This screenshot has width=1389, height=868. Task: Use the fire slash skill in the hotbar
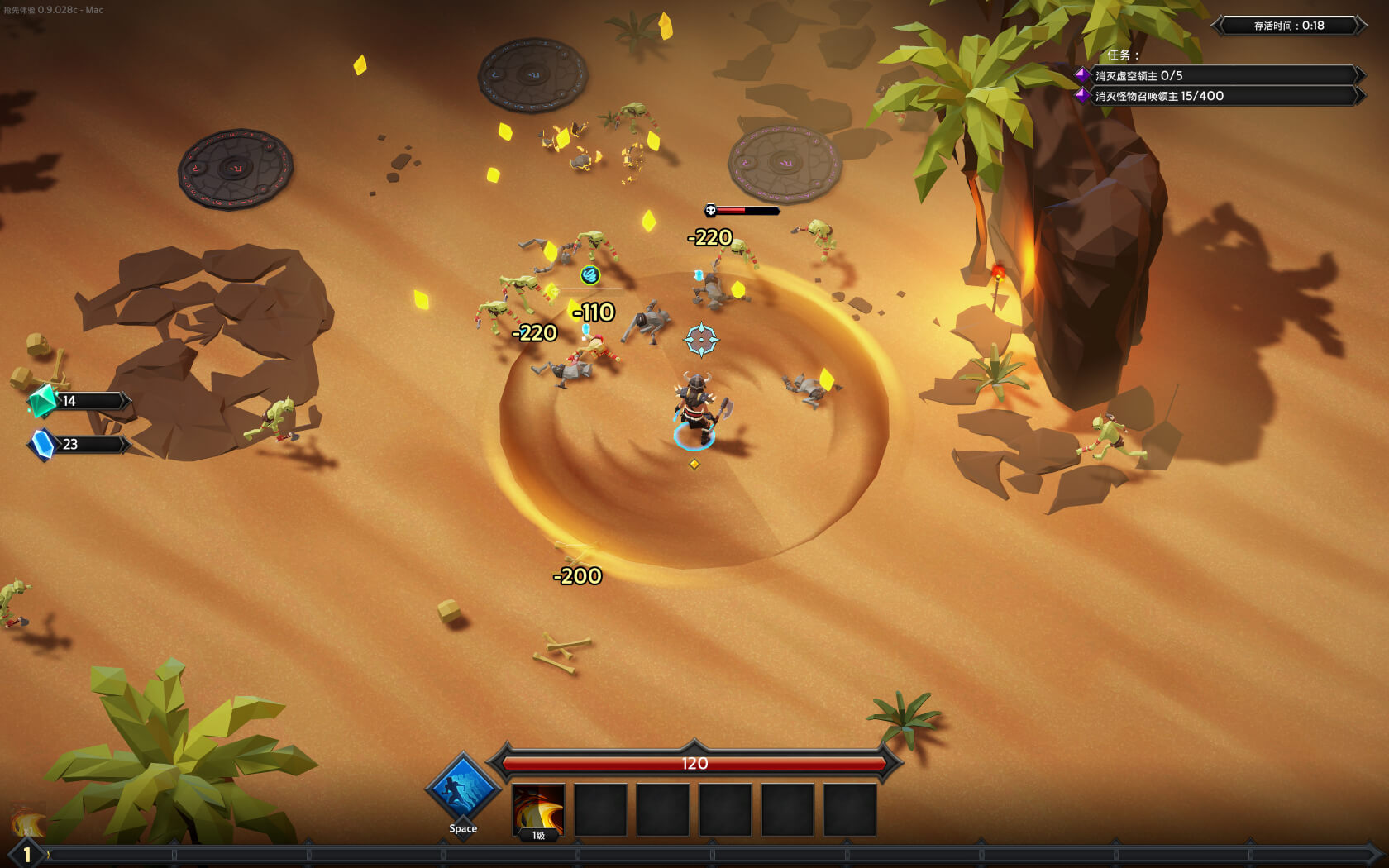tap(538, 810)
